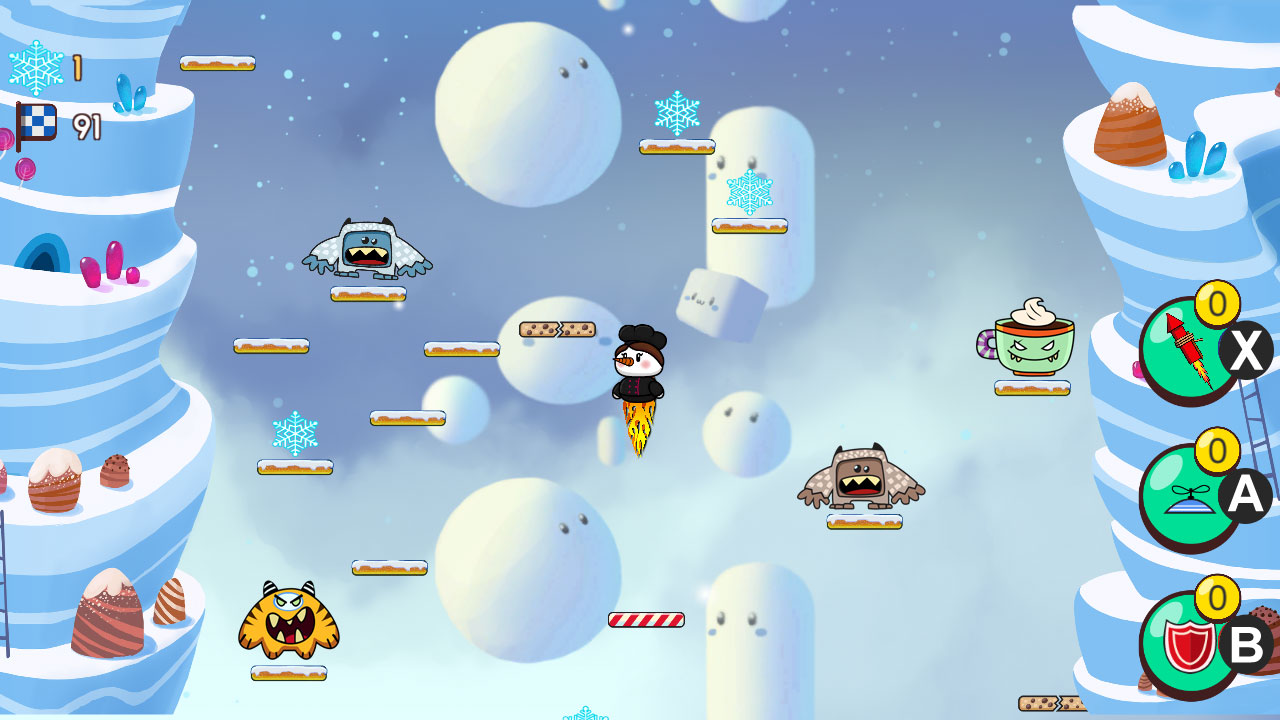Click the cookie platform in the center
This screenshot has width=1280, height=720.
click(558, 330)
